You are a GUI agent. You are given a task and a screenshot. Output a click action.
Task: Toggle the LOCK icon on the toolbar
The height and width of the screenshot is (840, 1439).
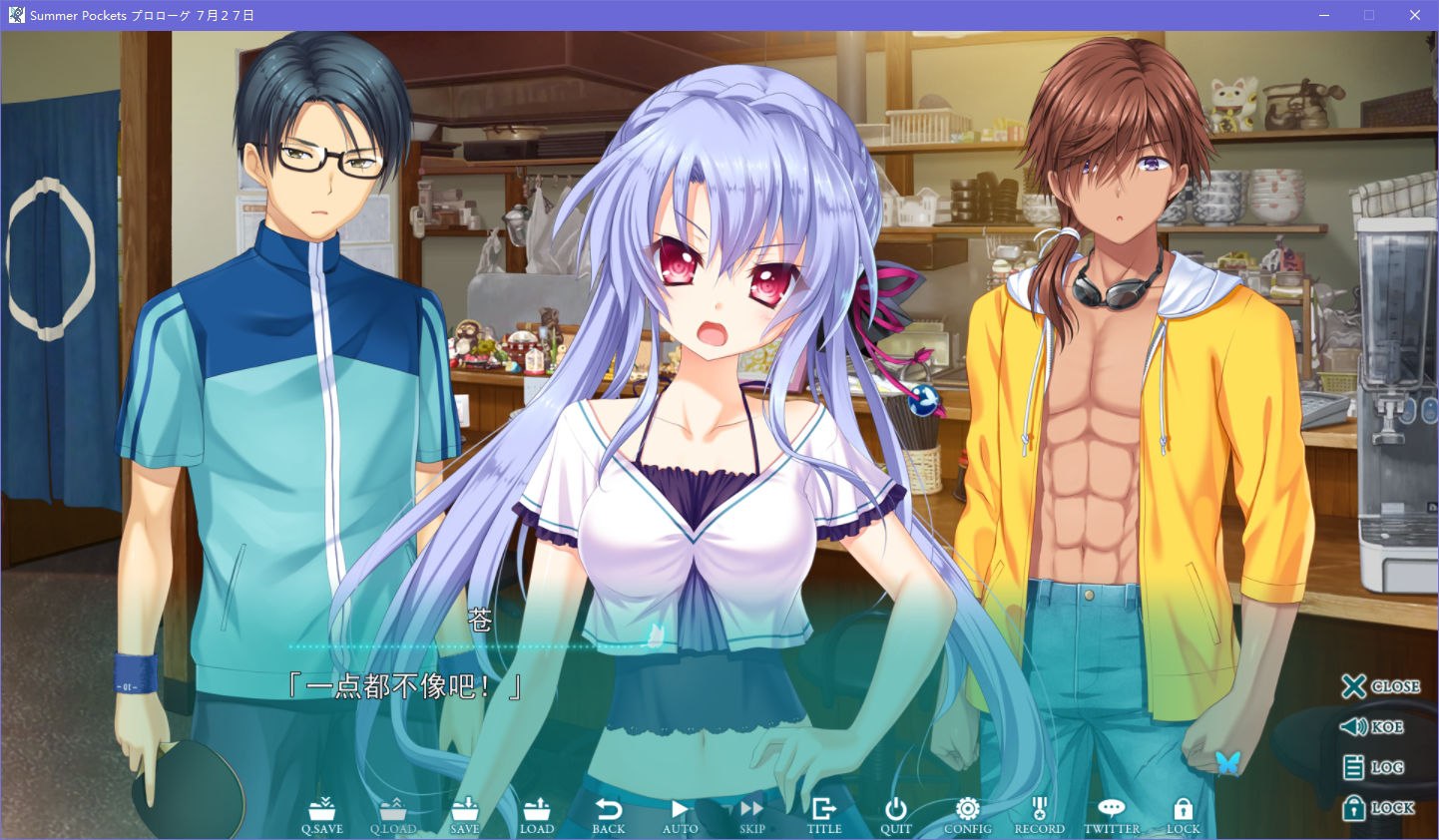(x=1183, y=813)
